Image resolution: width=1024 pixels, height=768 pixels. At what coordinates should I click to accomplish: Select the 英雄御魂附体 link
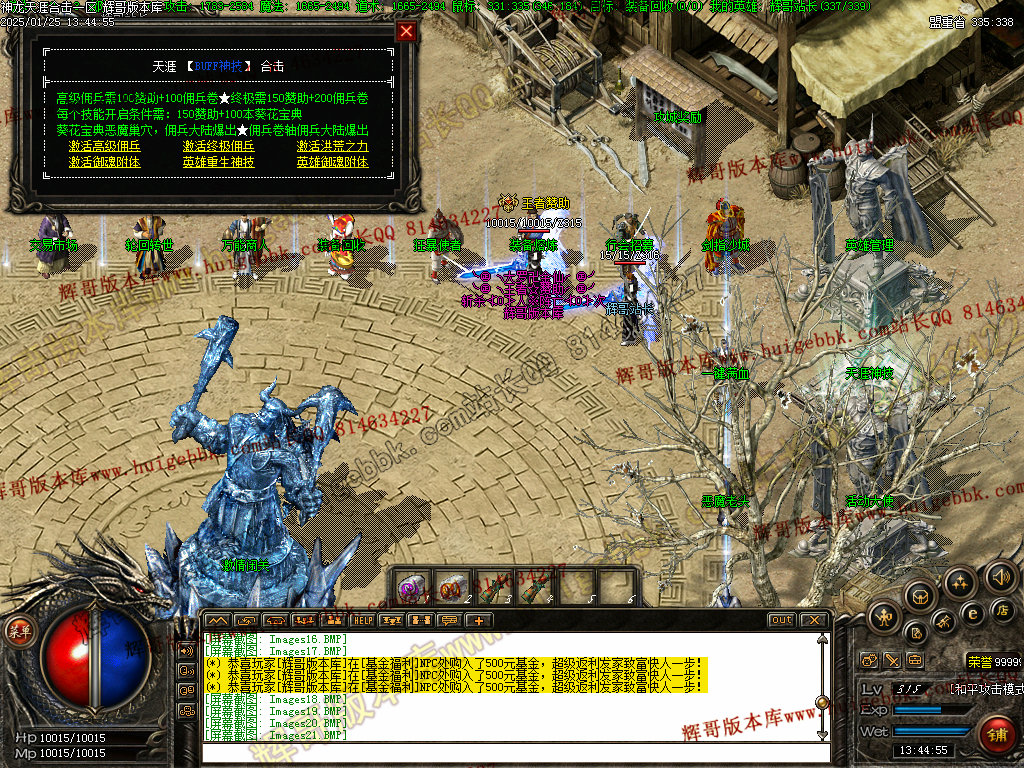pyautogui.click(x=332, y=162)
